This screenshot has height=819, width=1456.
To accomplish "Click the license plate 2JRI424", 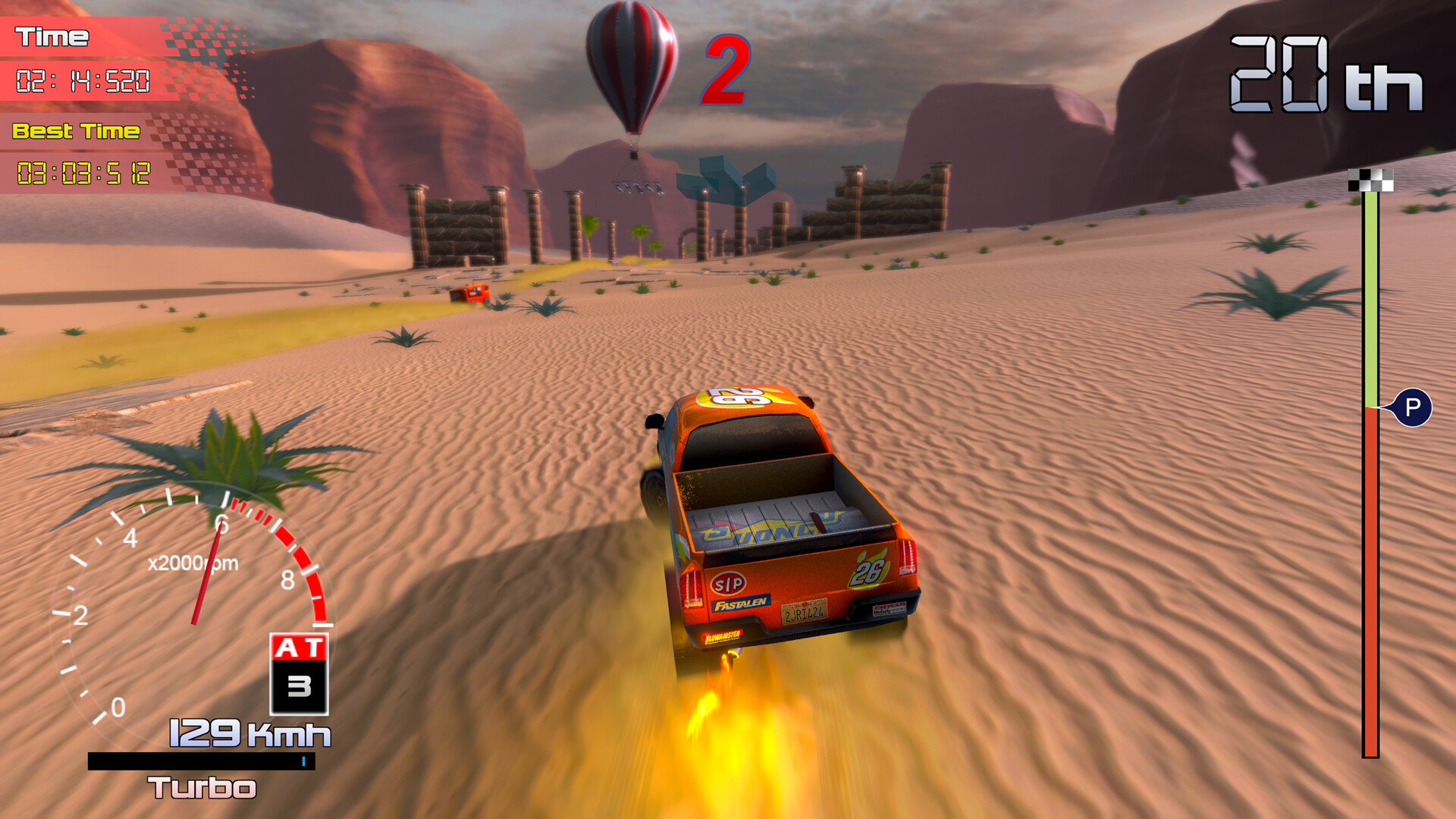I will [803, 613].
